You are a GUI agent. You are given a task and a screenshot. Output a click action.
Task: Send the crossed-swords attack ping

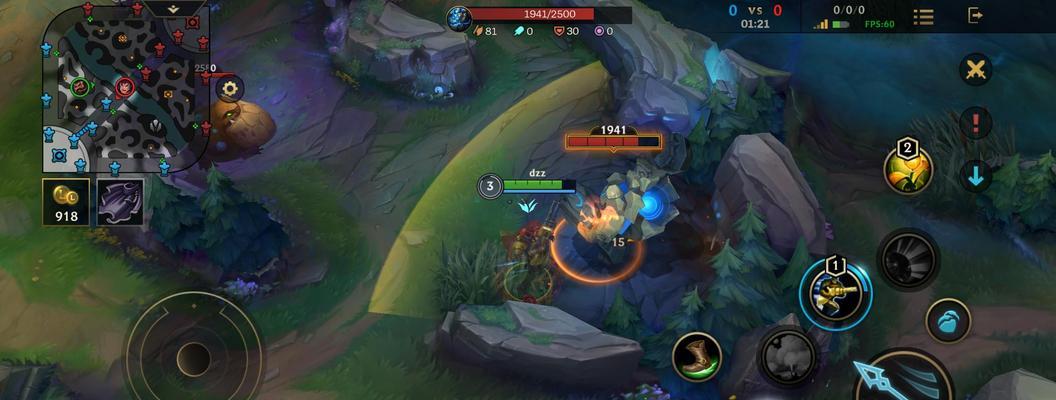975,70
